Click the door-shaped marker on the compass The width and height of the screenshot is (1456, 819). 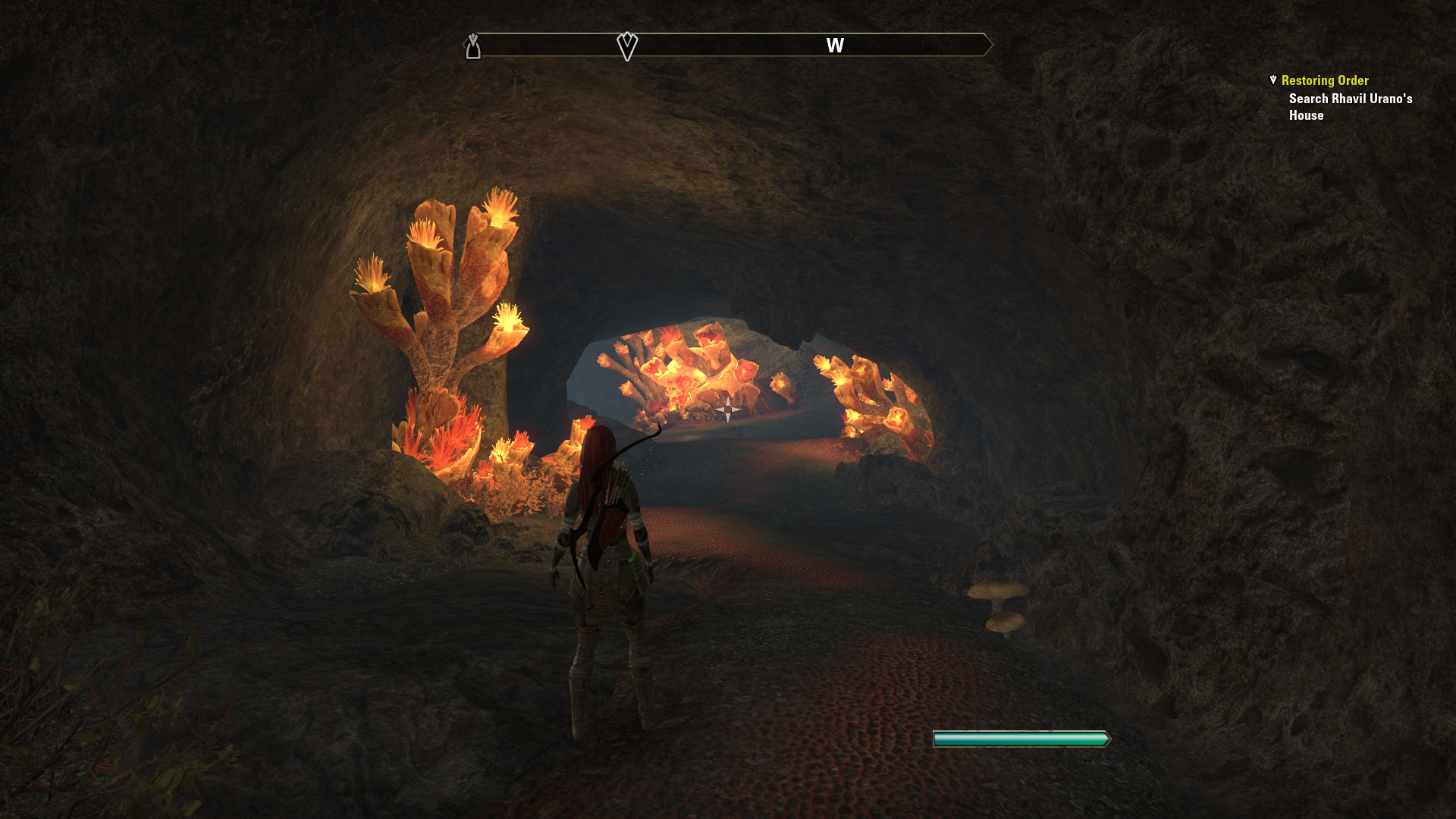pyautogui.click(x=473, y=47)
